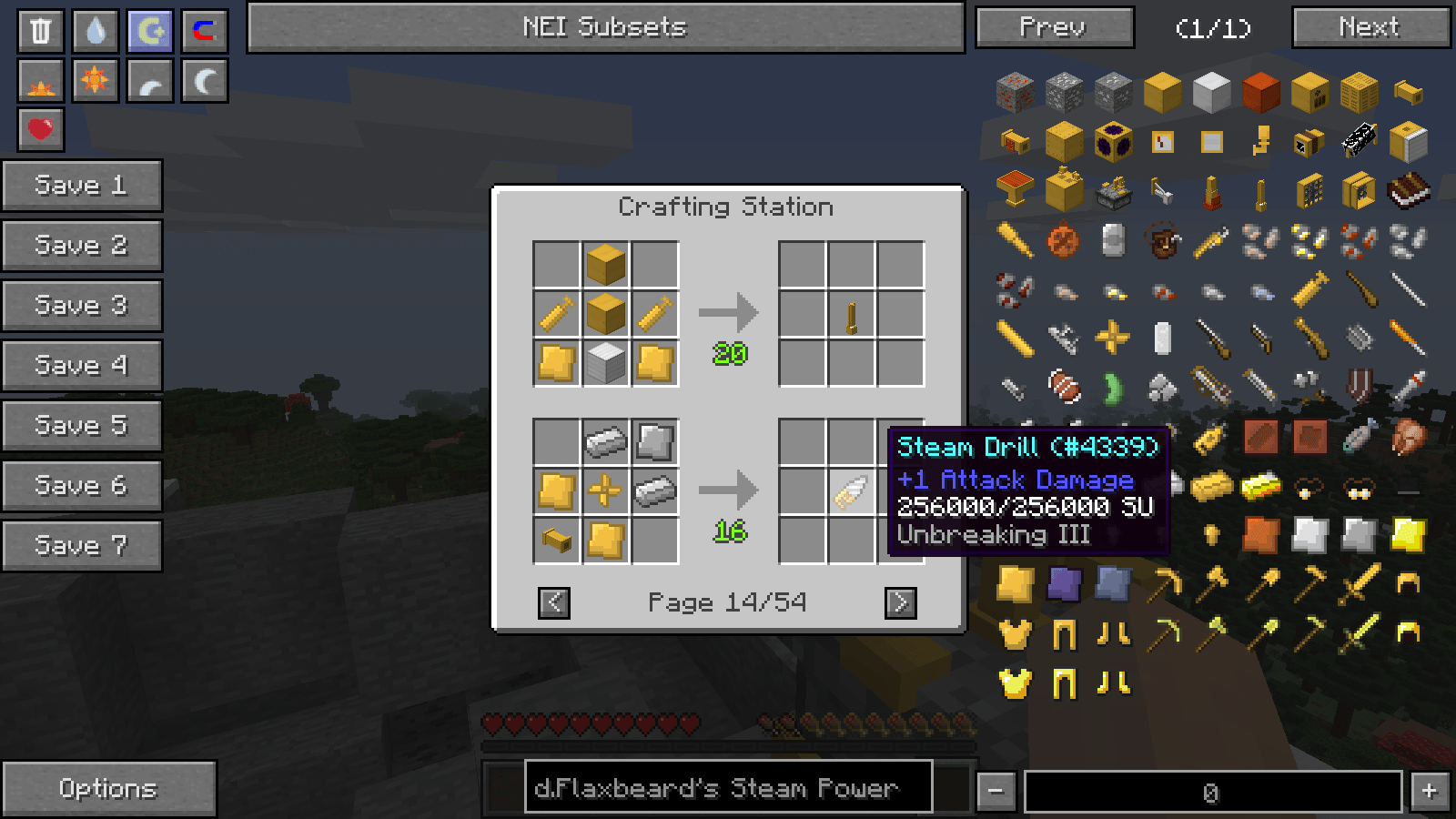Image resolution: width=1456 pixels, height=819 pixels.
Task: Click the Save 4 button
Action: click(x=81, y=366)
